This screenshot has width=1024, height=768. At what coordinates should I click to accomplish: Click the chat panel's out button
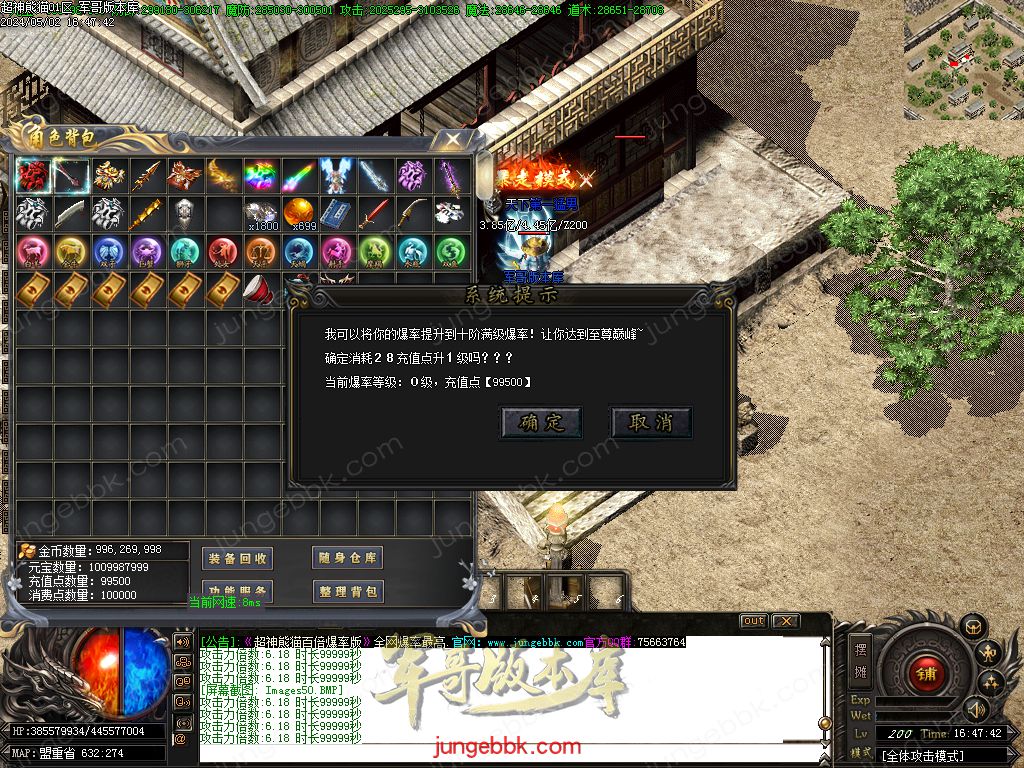tap(753, 621)
